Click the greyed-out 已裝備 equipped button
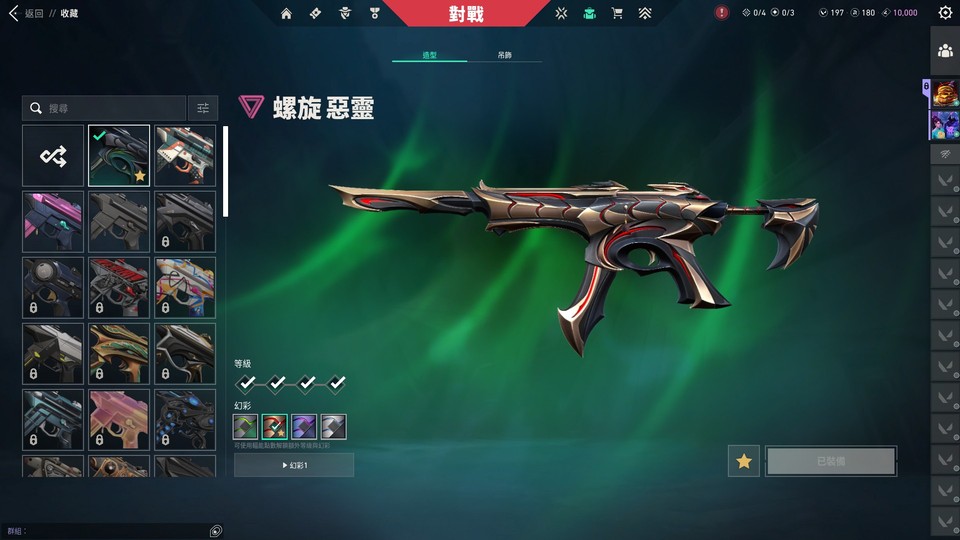Screen dimensions: 960x540 tap(831, 461)
